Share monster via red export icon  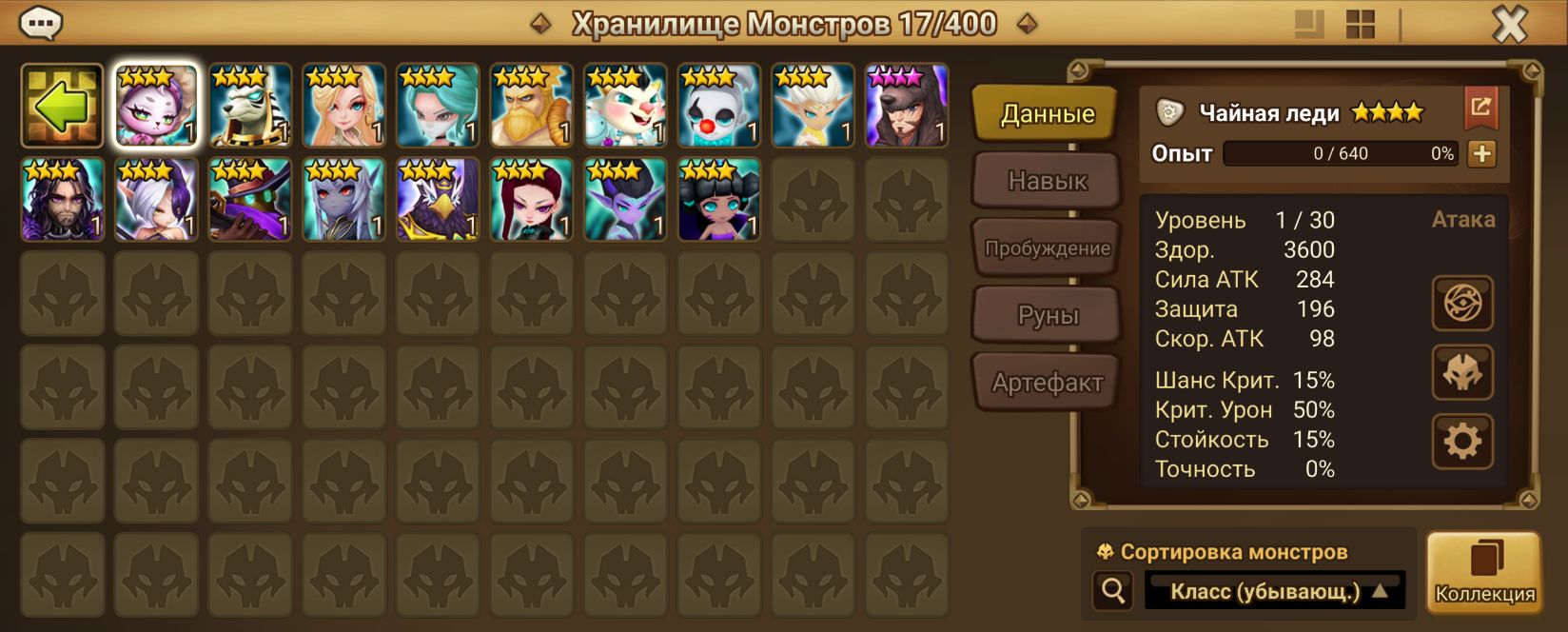pos(1480,108)
